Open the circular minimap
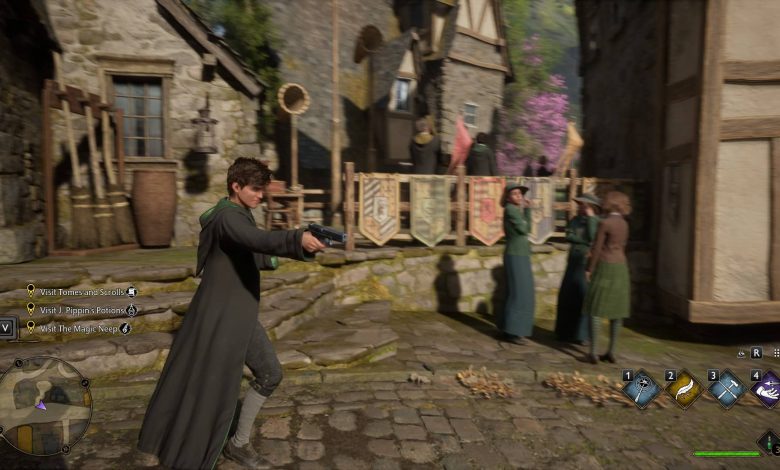The image size is (780, 470). click(45, 405)
